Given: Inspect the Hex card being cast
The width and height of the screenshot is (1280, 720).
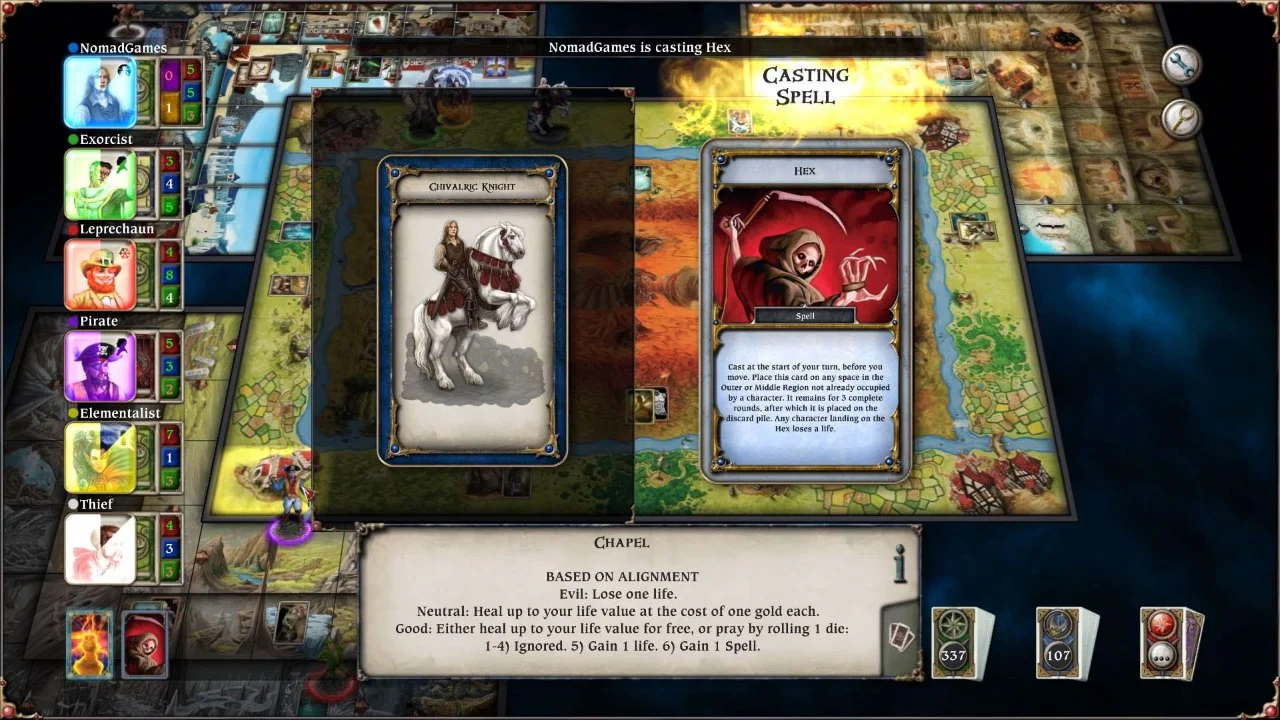Looking at the screenshot, I should click(x=806, y=305).
